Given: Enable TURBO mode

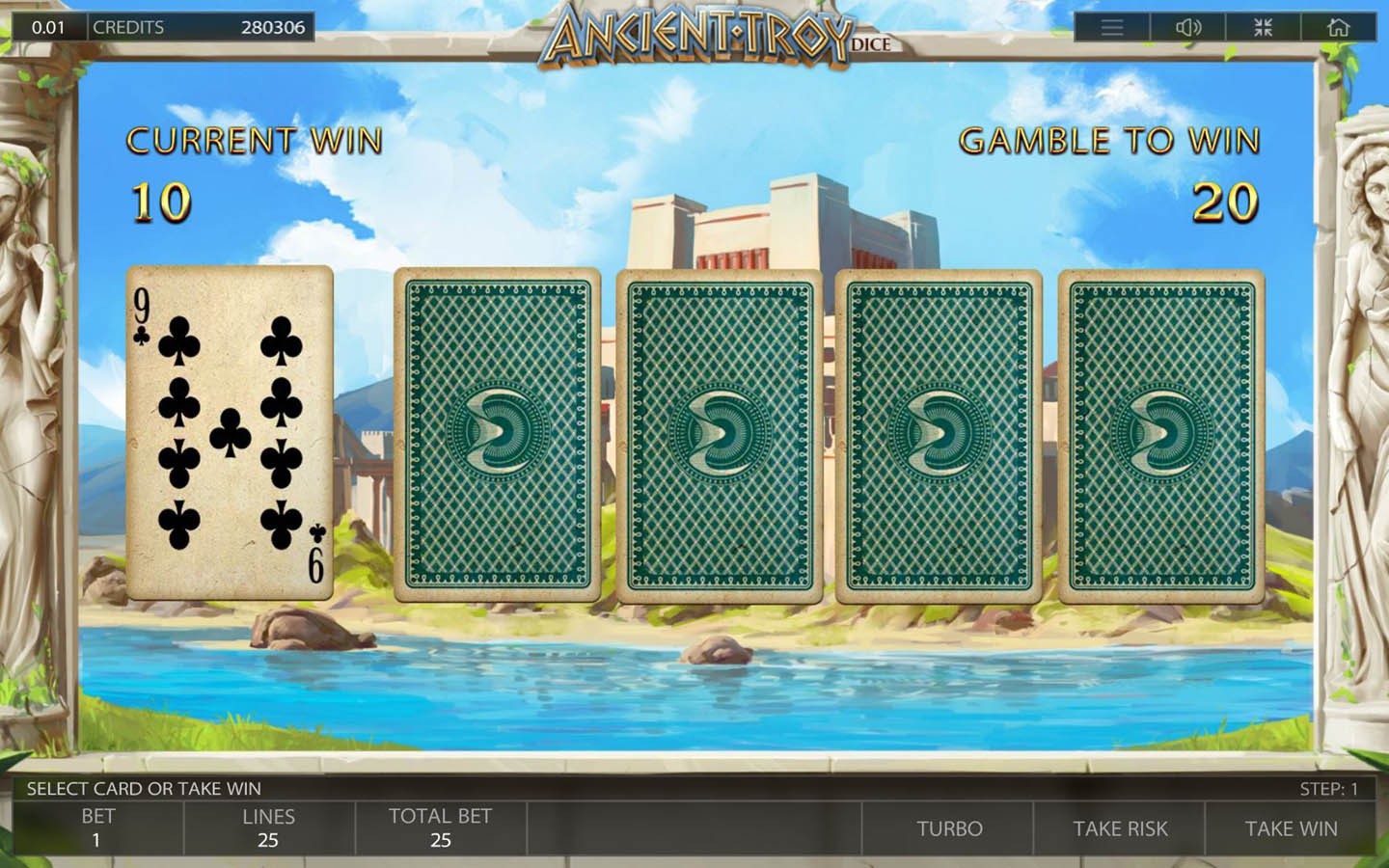Looking at the screenshot, I should tap(949, 827).
